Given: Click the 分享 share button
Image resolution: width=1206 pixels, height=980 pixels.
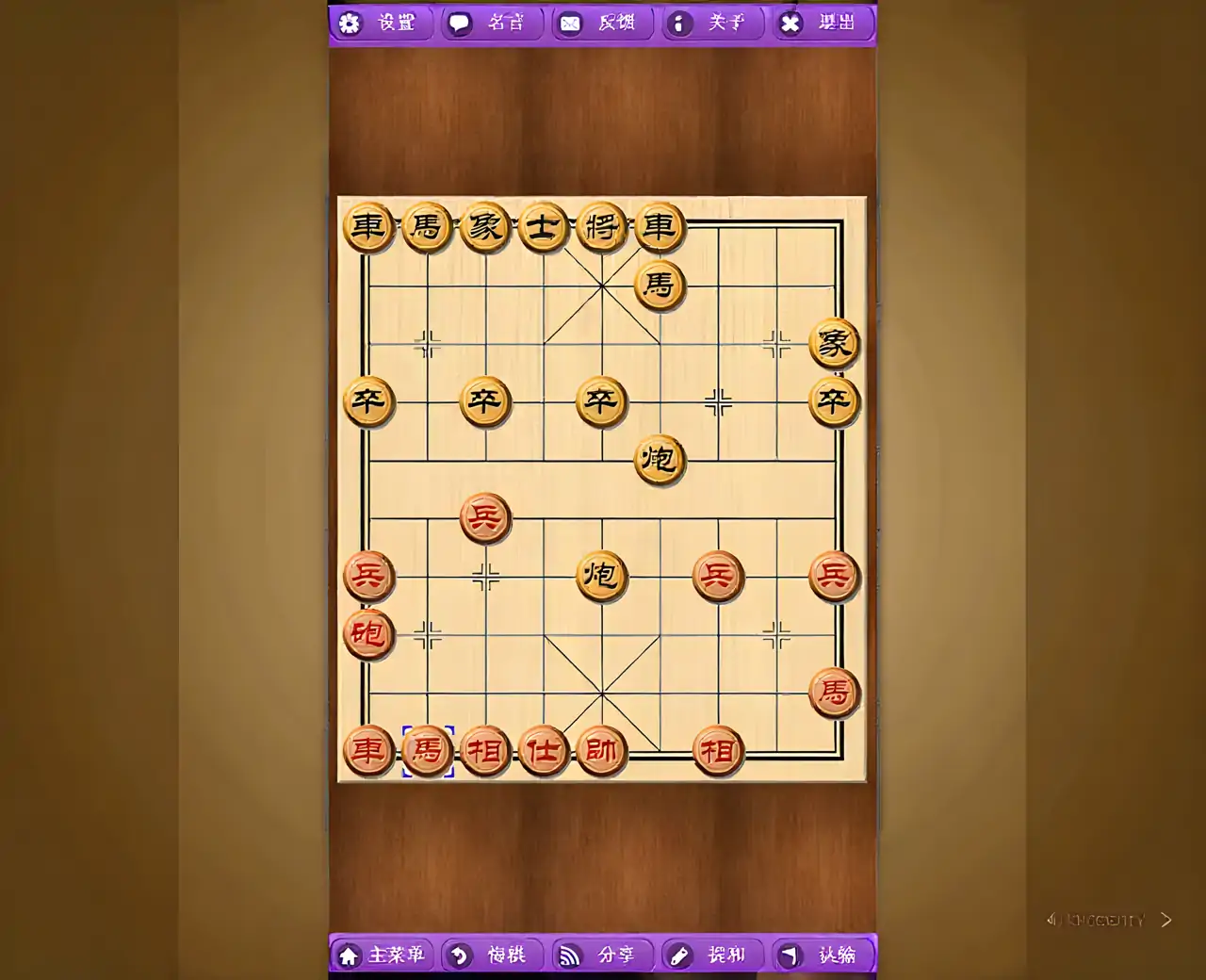Looking at the screenshot, I should (x=617, y=955).
